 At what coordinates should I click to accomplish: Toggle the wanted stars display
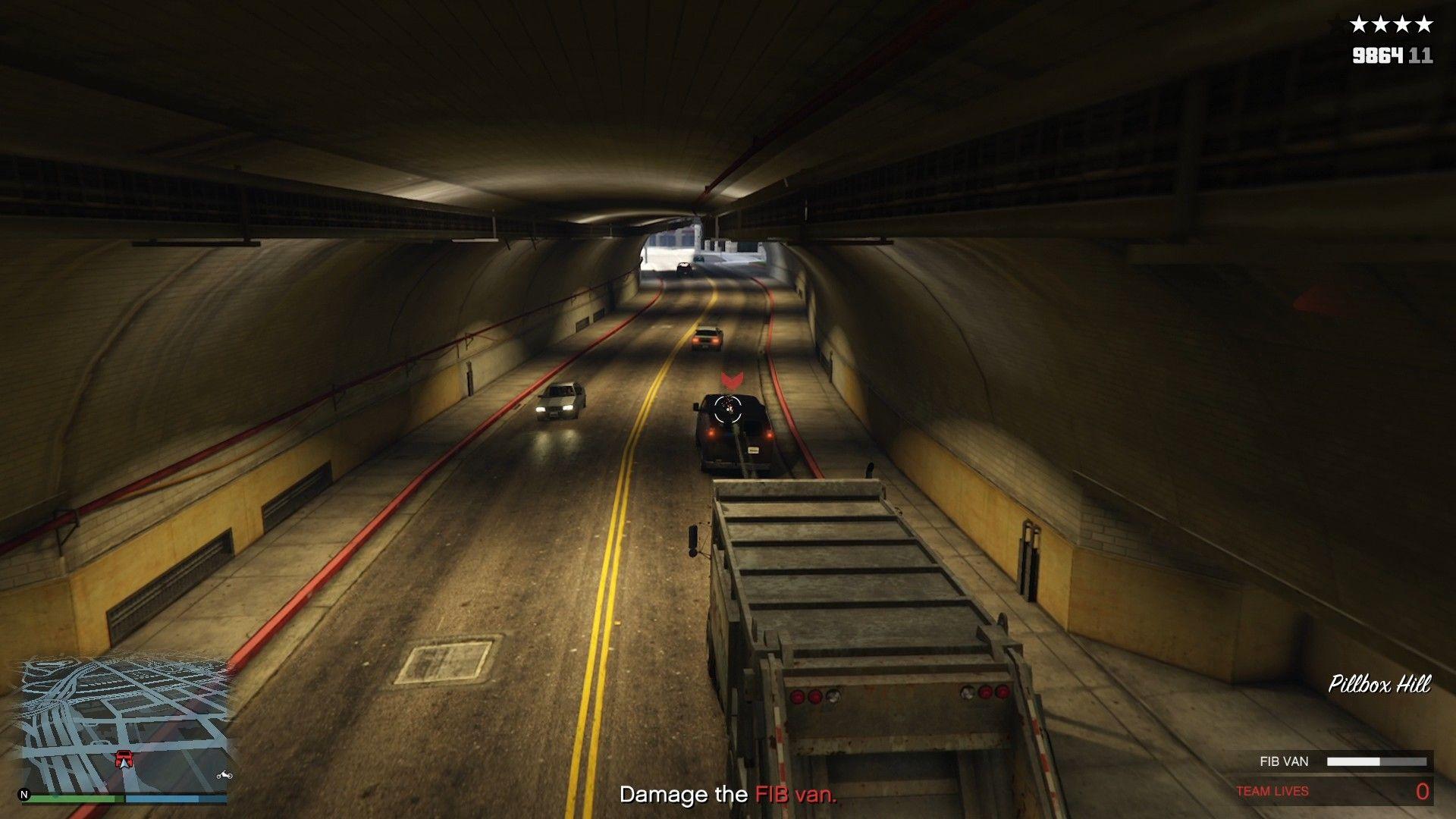click(x=1392, y=24)
